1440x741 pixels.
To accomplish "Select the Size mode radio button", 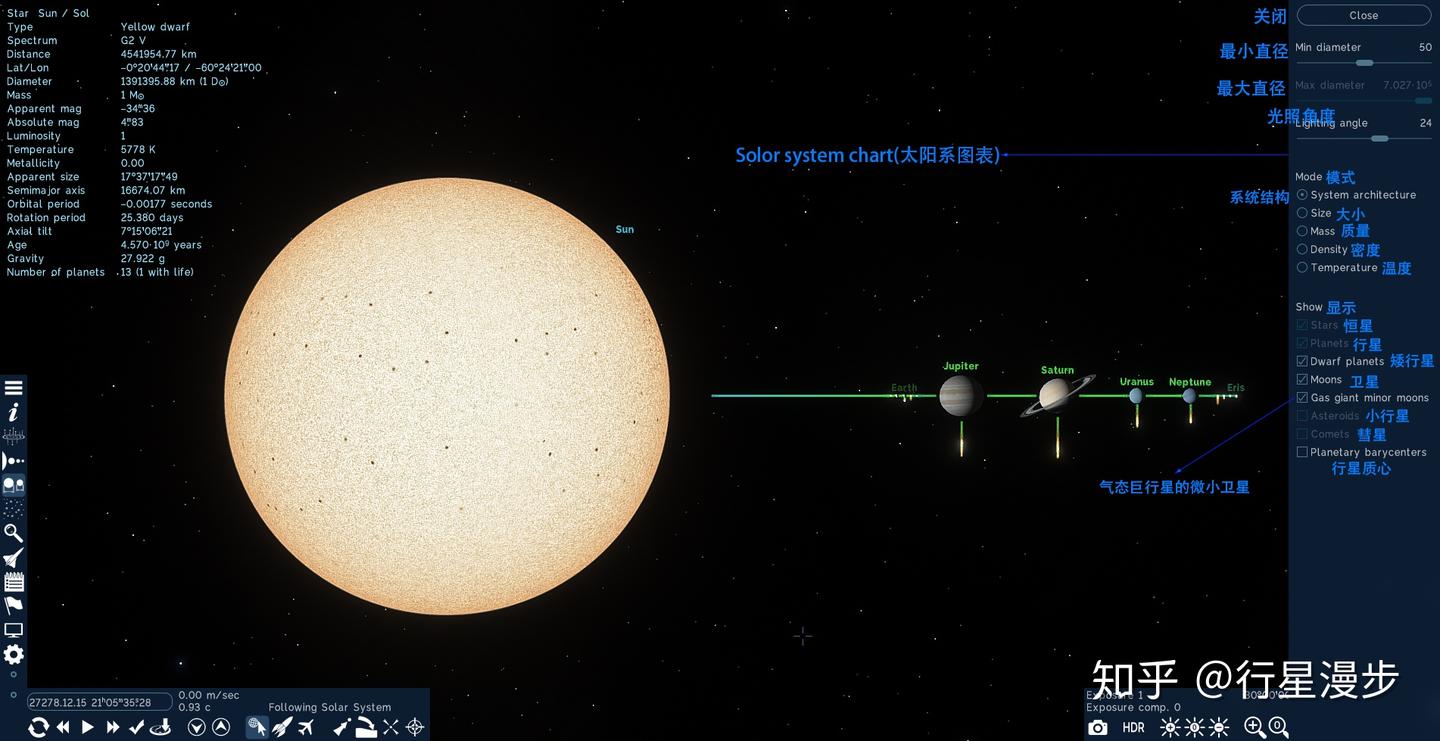I will (x=1302, y=213).
